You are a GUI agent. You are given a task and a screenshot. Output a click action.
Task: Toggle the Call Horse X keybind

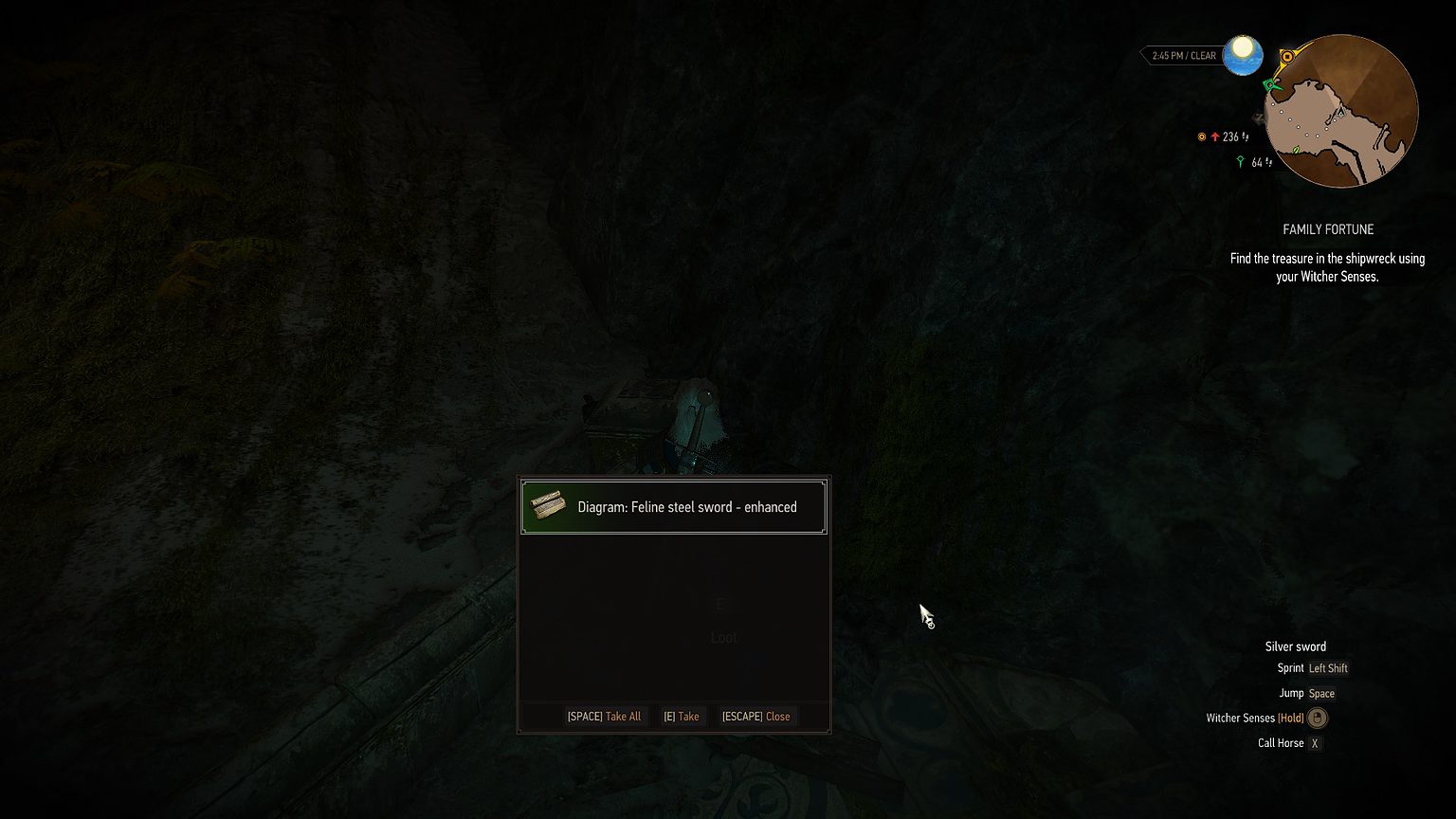(1315, 743)
